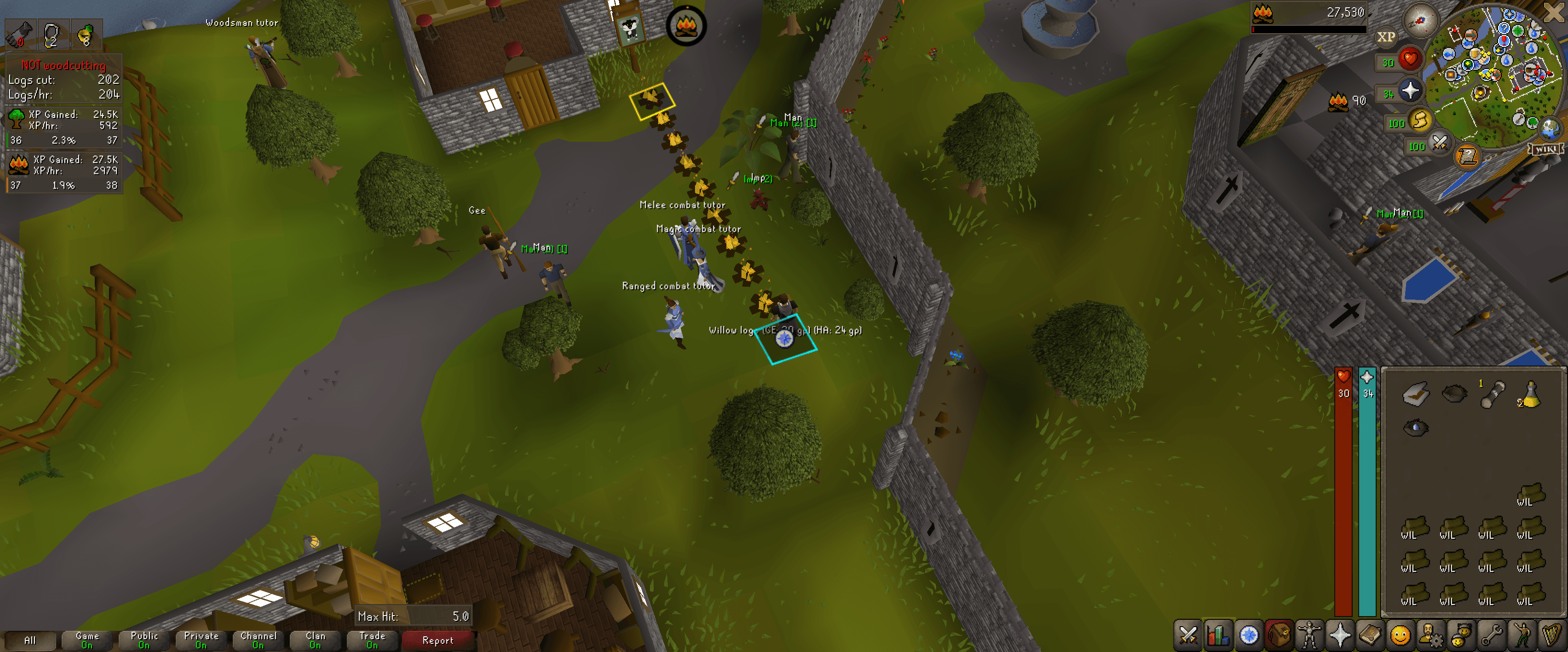Toggle Trade chat off

[x=372, y=639]
